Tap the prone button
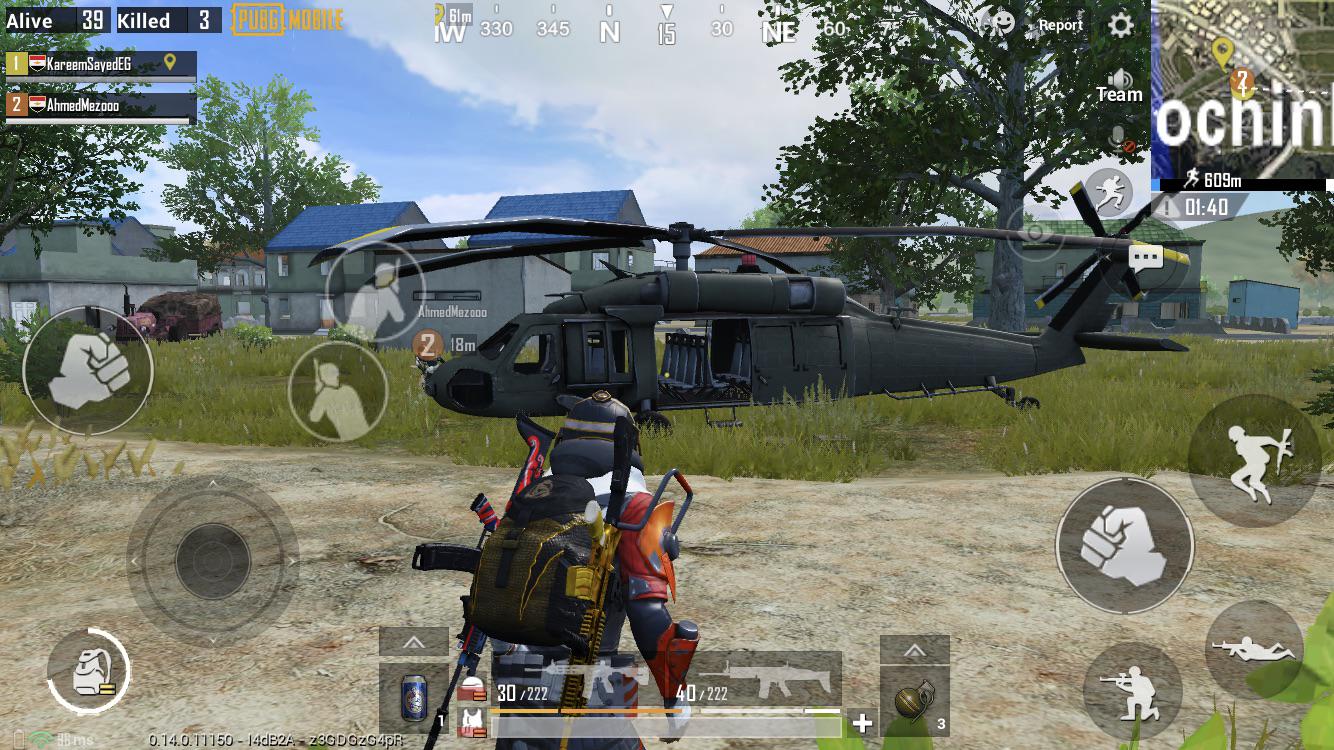1334x750 pixels. 1253,650
